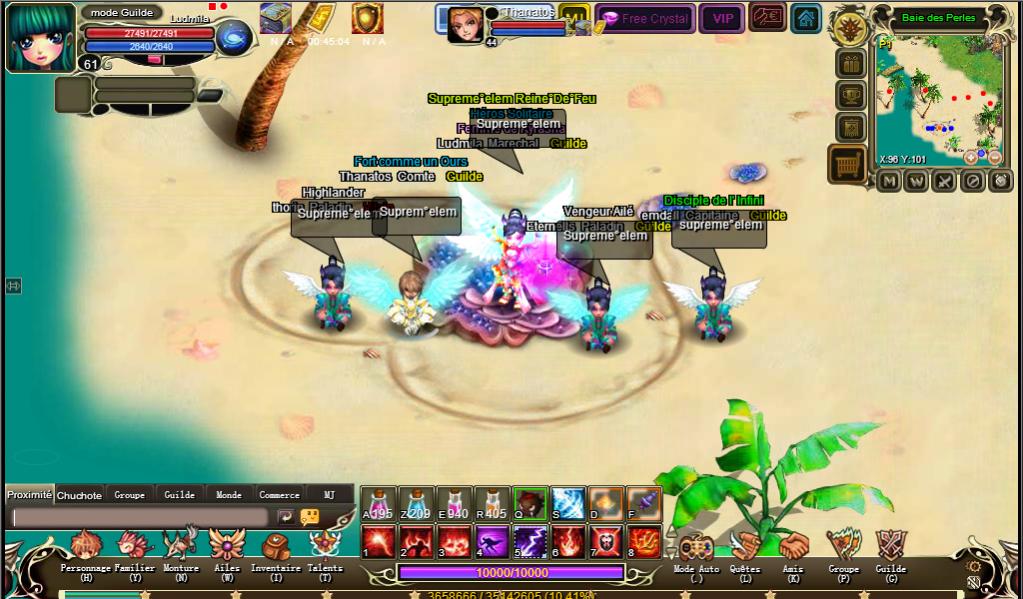The image size is (1023, 599).
Task: Click the chat text input field
Action: [x=140, y=517]
